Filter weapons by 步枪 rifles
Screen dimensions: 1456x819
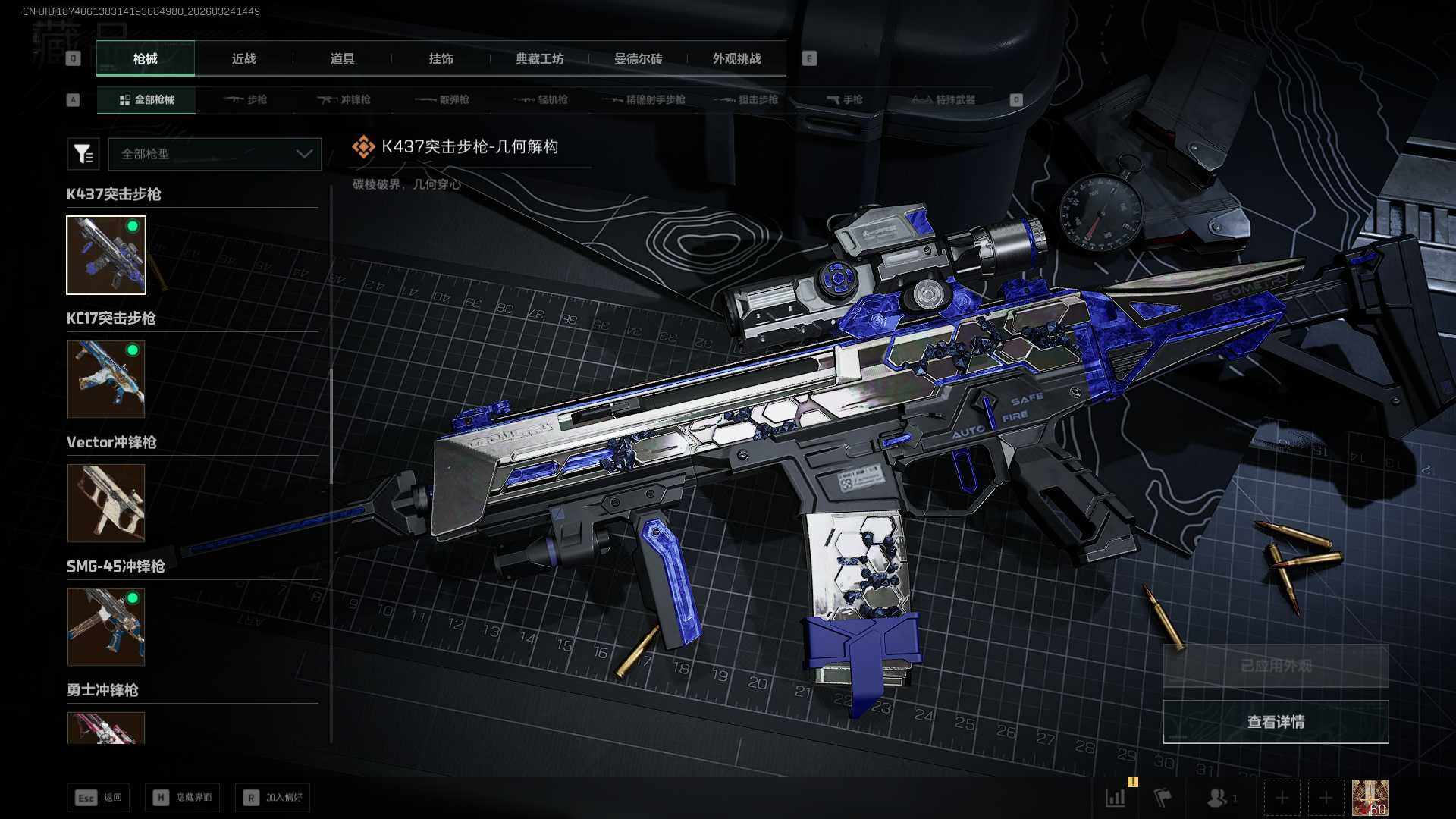tap(246, 99)
